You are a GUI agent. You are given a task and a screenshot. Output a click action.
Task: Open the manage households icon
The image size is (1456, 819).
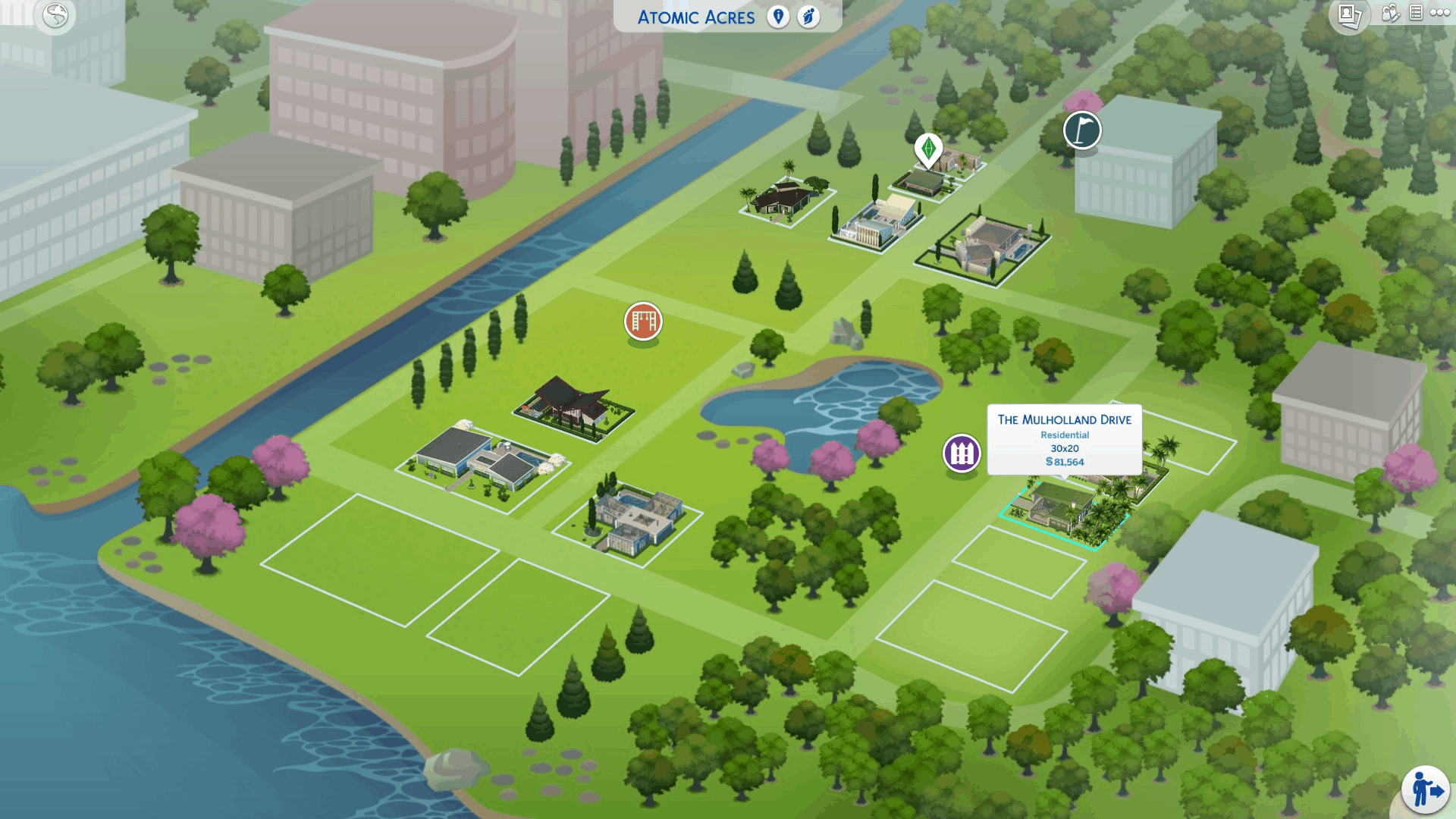point(1390,13)
